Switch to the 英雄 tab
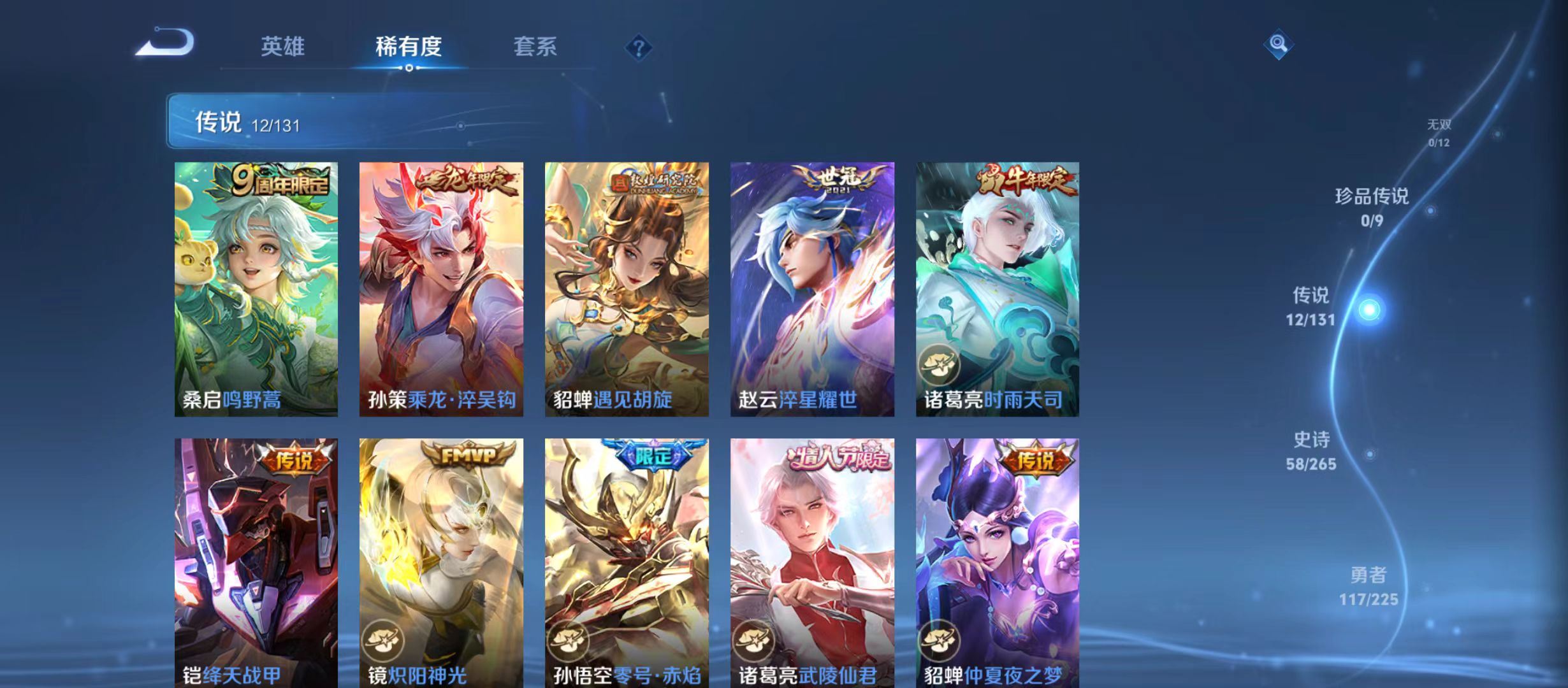This screenshot has height=688, width=1568. (x=283, y=47)
